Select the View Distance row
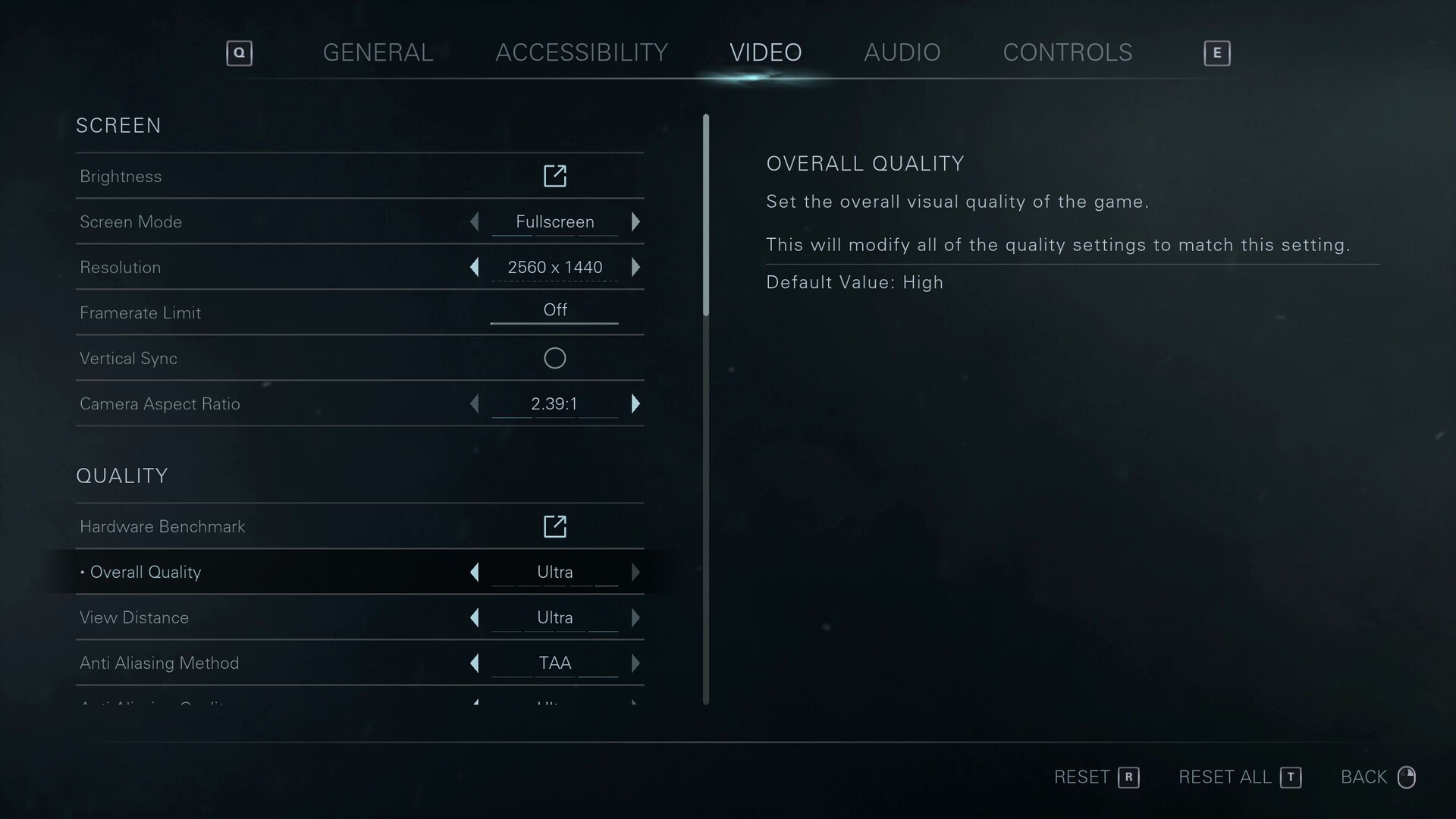Image resolution: width=1456 pixels, height=819 pixels. coord(227,617)
